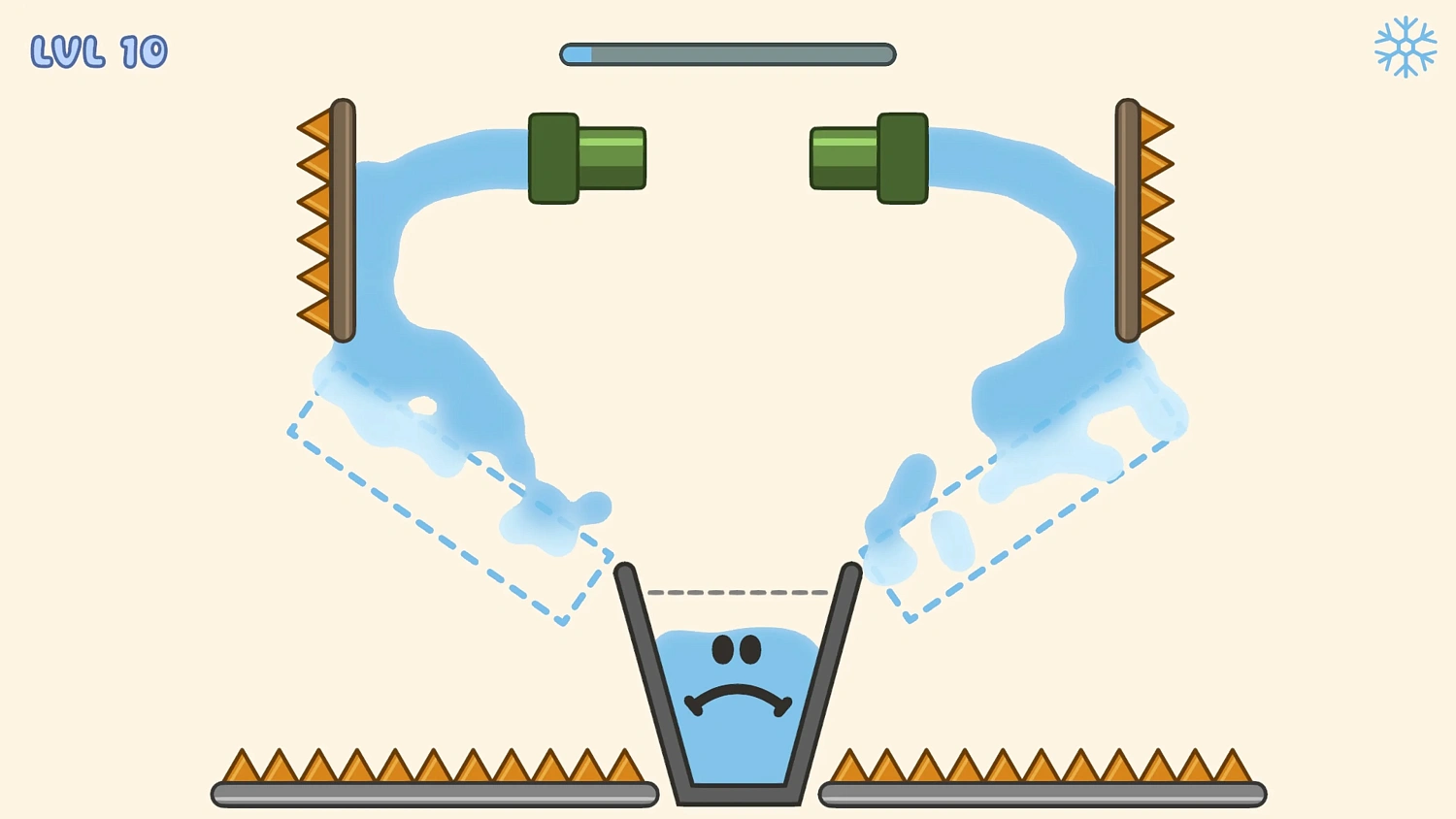The image size is (1456, 819).
Task: Select the sad face on the glass
Action: click(x=738, y=670)
